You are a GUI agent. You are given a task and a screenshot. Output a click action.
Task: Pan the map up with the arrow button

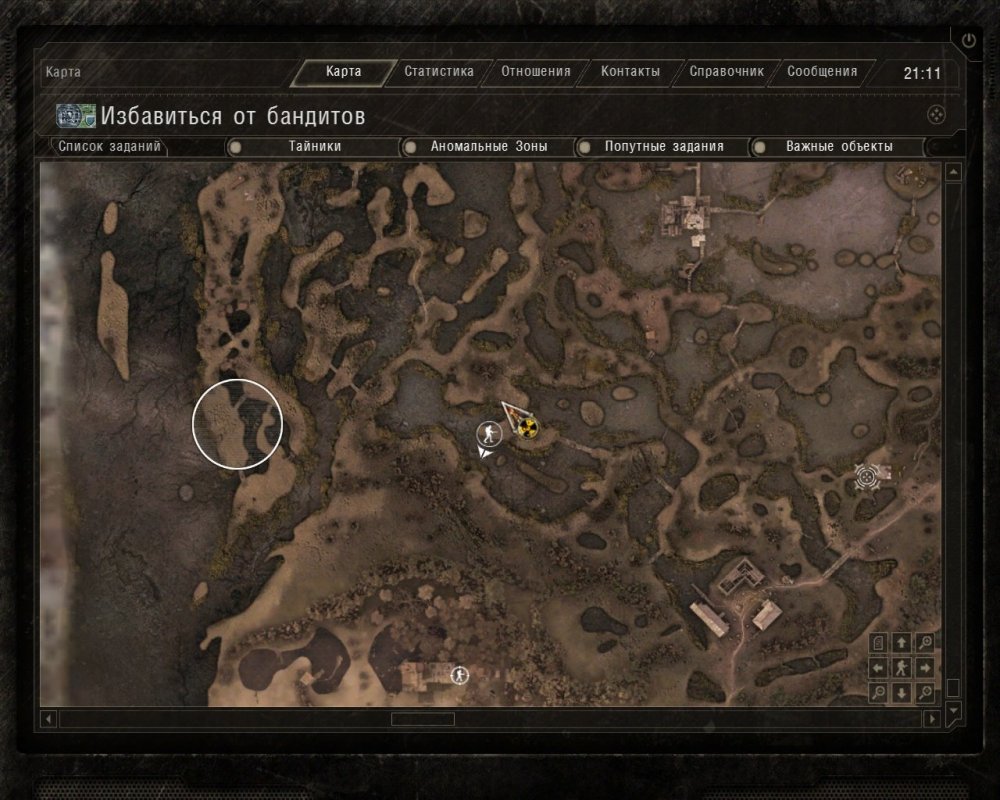(902, 643)
